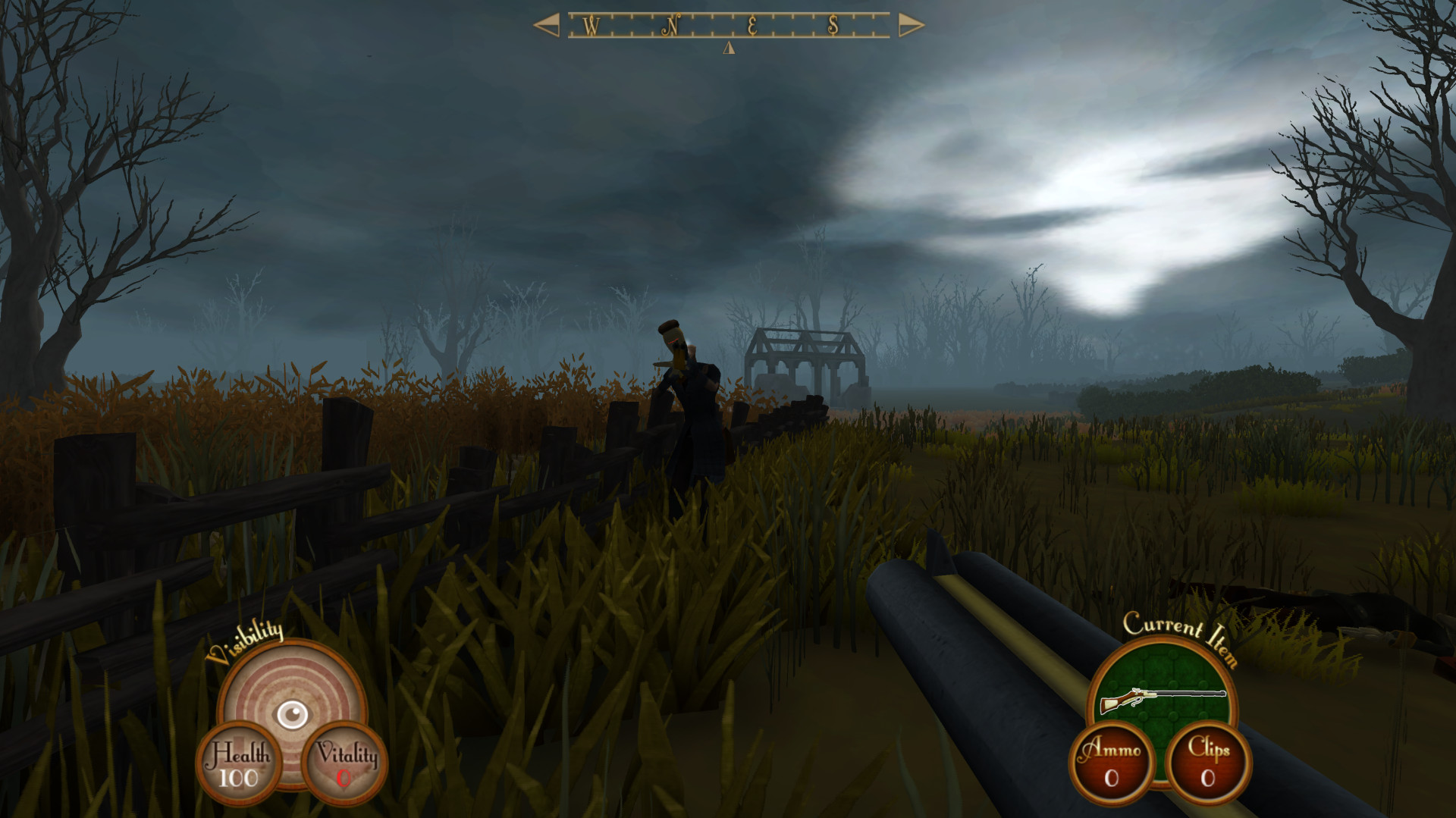Click the compass's left arrow

coord(546,25)
